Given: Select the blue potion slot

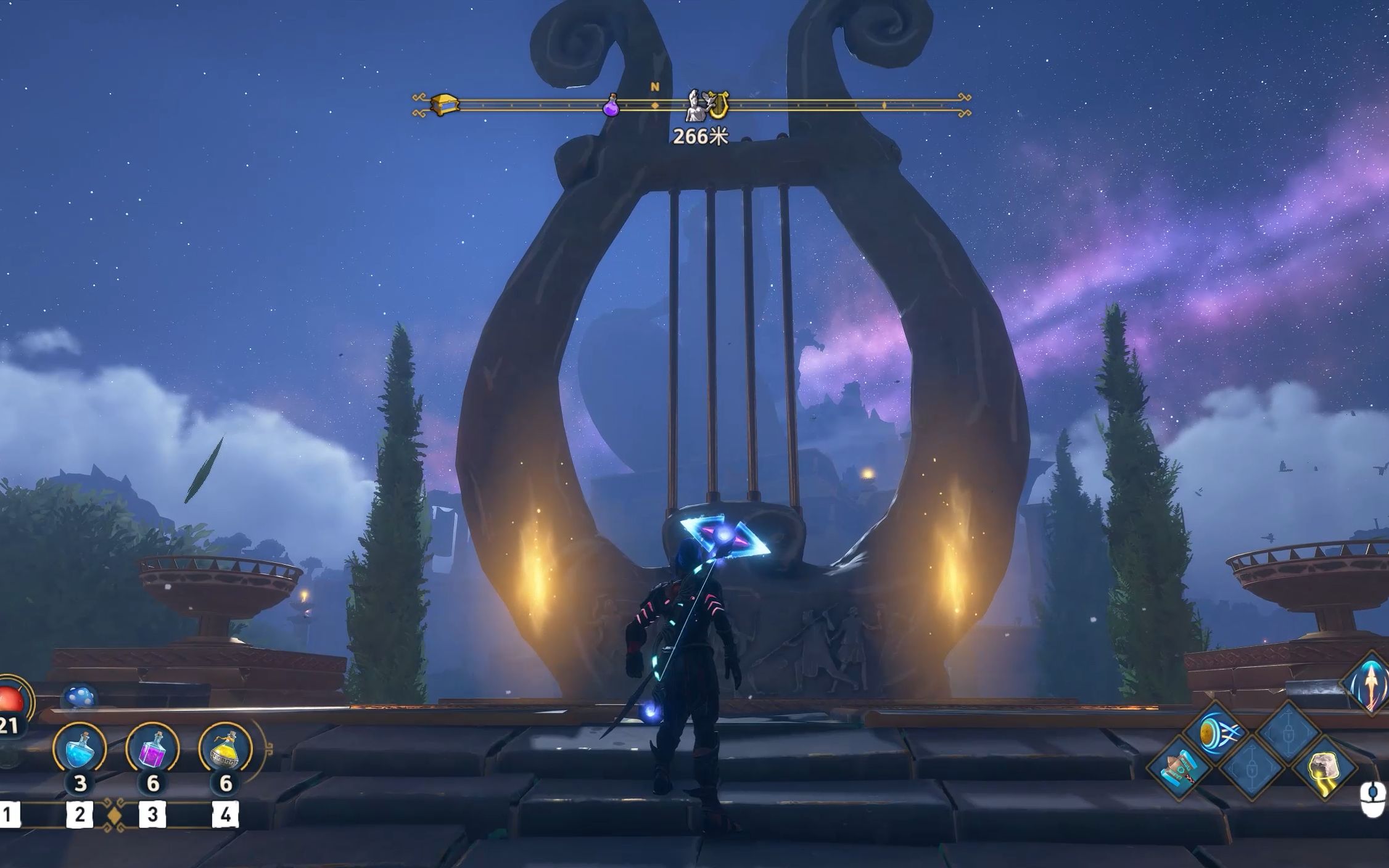Looking at the screenshot, I should click(80, 748).
